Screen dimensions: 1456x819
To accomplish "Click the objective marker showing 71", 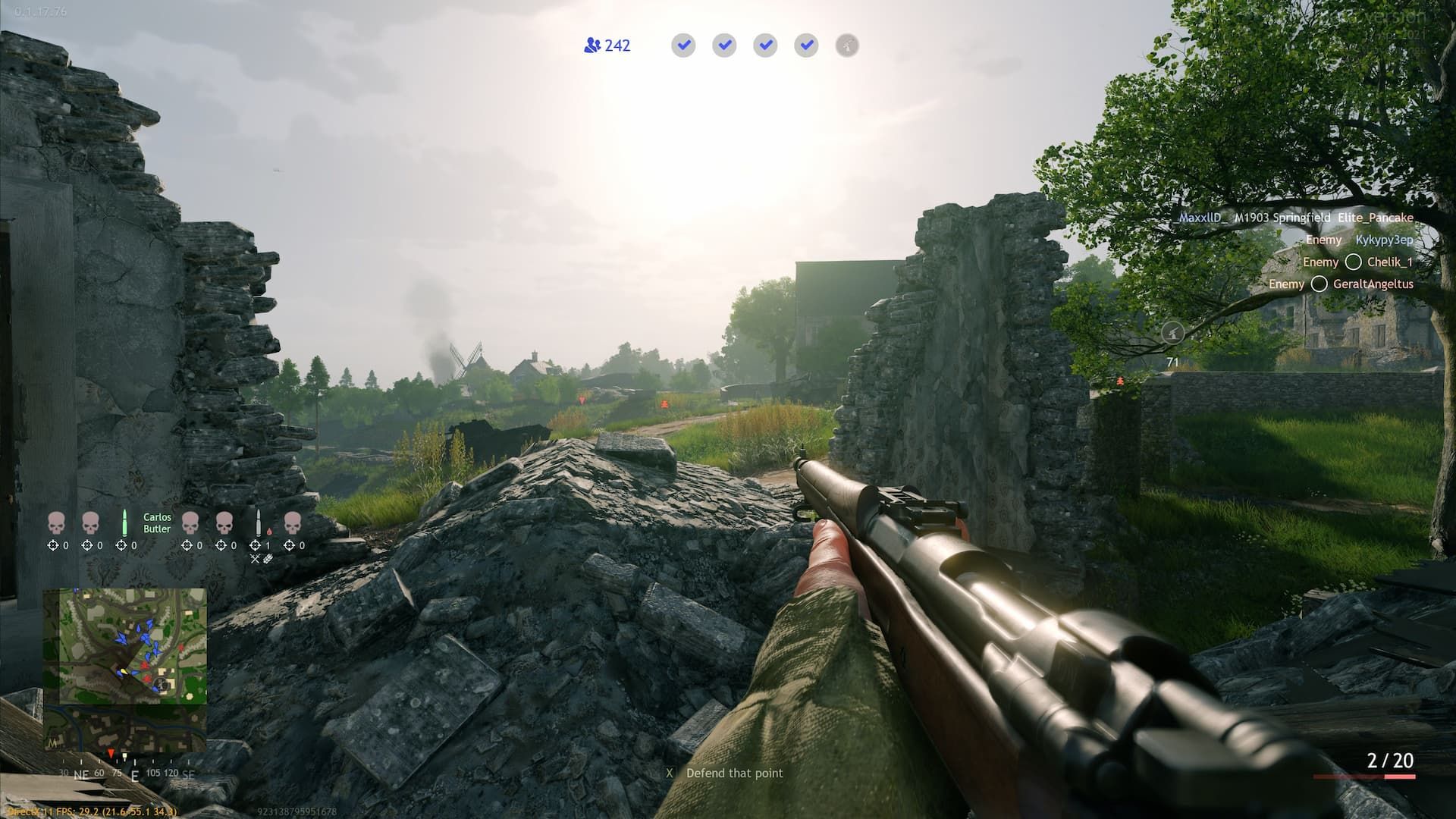I will tap(1172, 332).
